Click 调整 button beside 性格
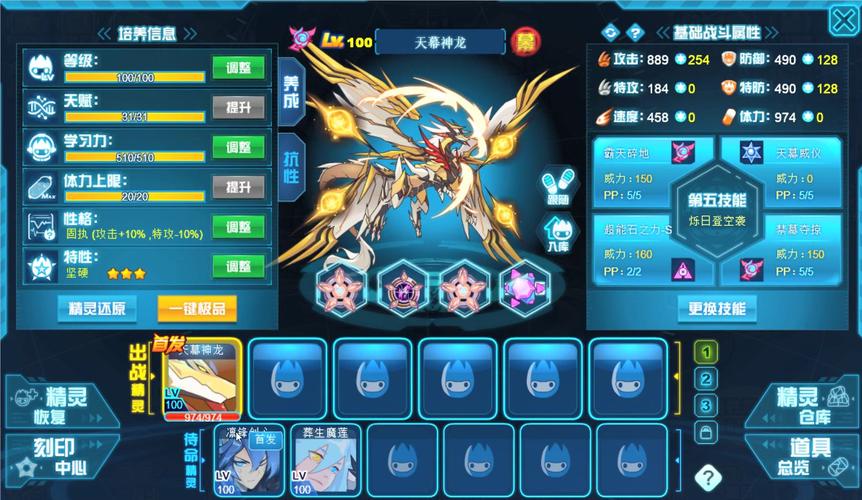The image size is (862, 500). [x=238, y=226]
